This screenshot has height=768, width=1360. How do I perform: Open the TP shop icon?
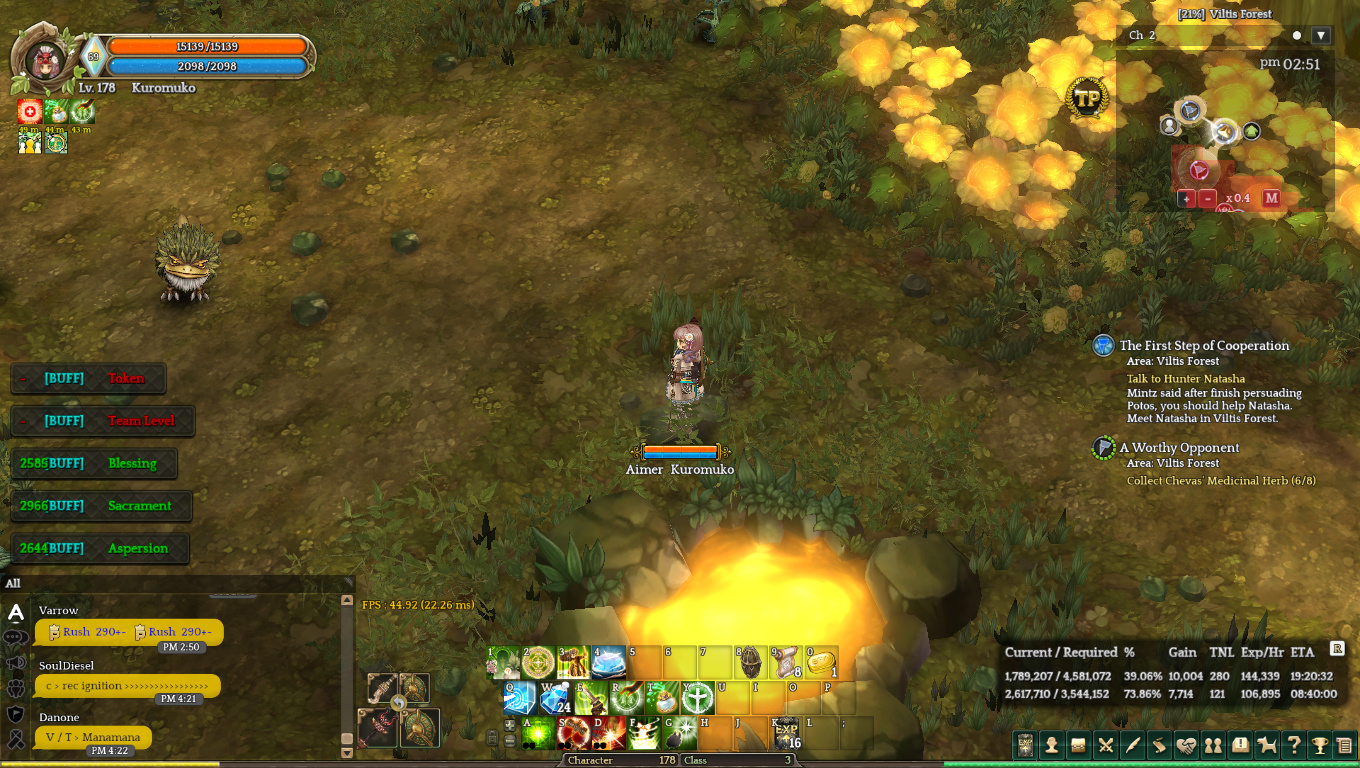pos(1087,98)
